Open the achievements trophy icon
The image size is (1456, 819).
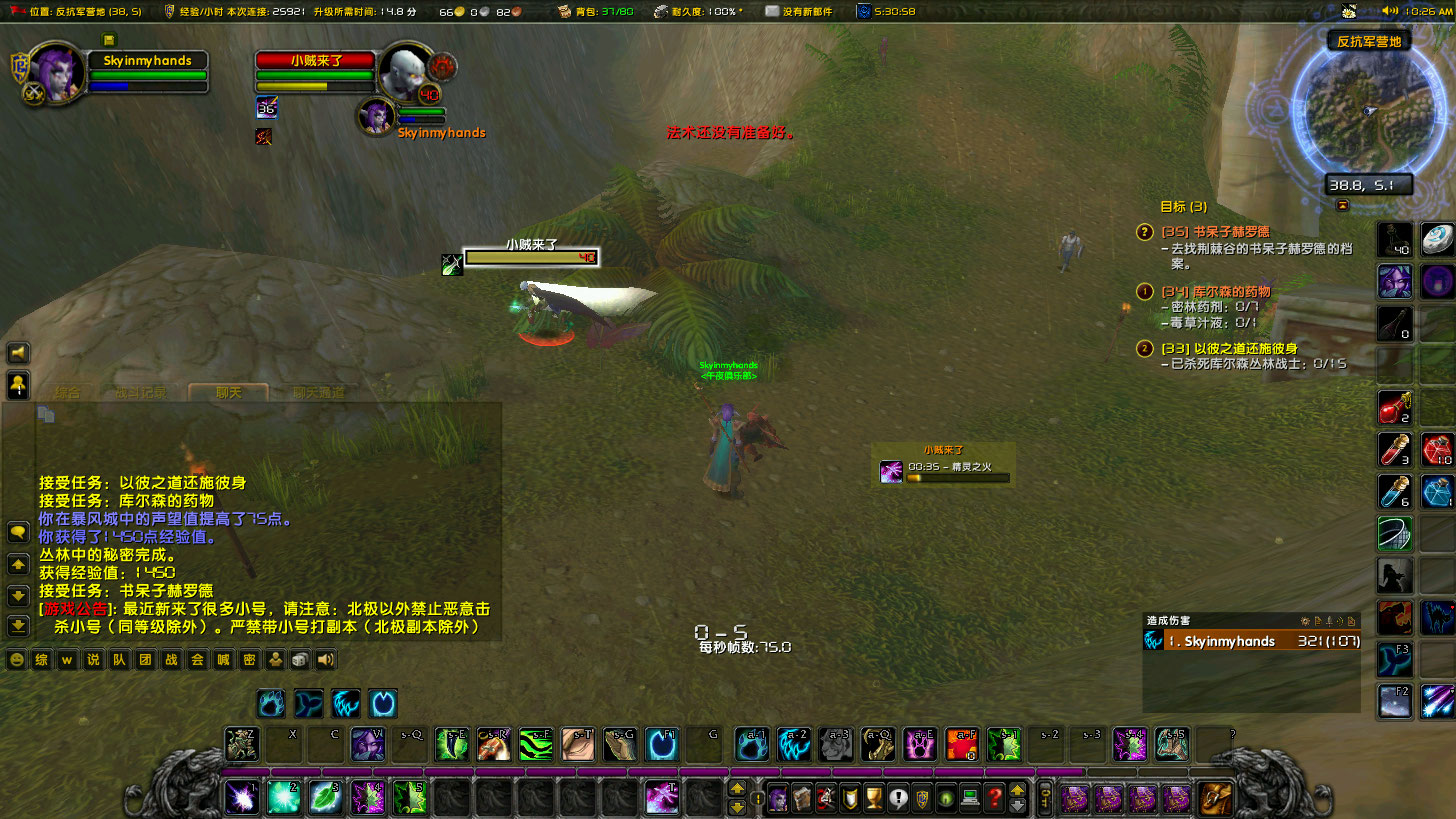tap(873, 797)
